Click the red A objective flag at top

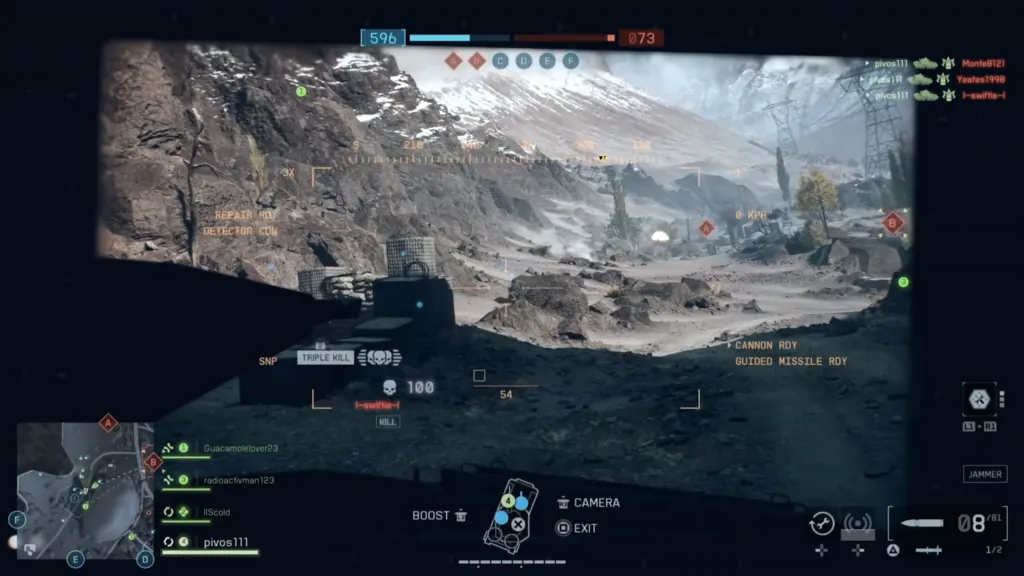(453, 61)
